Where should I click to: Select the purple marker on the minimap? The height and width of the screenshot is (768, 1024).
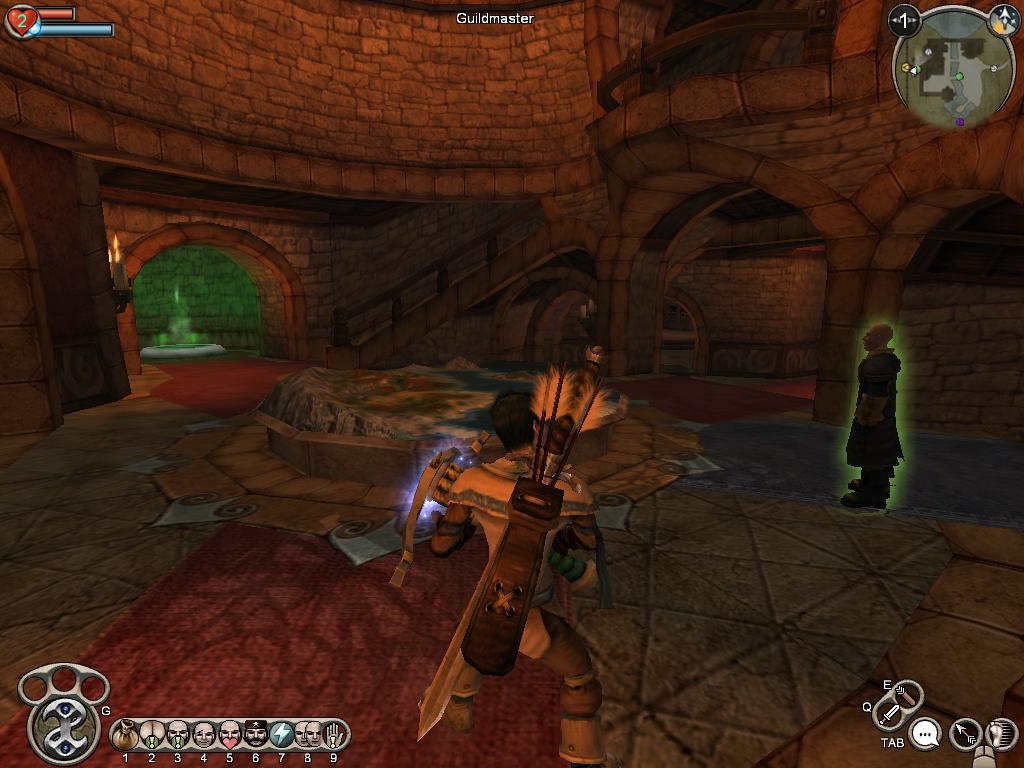(x=961, y=122)
